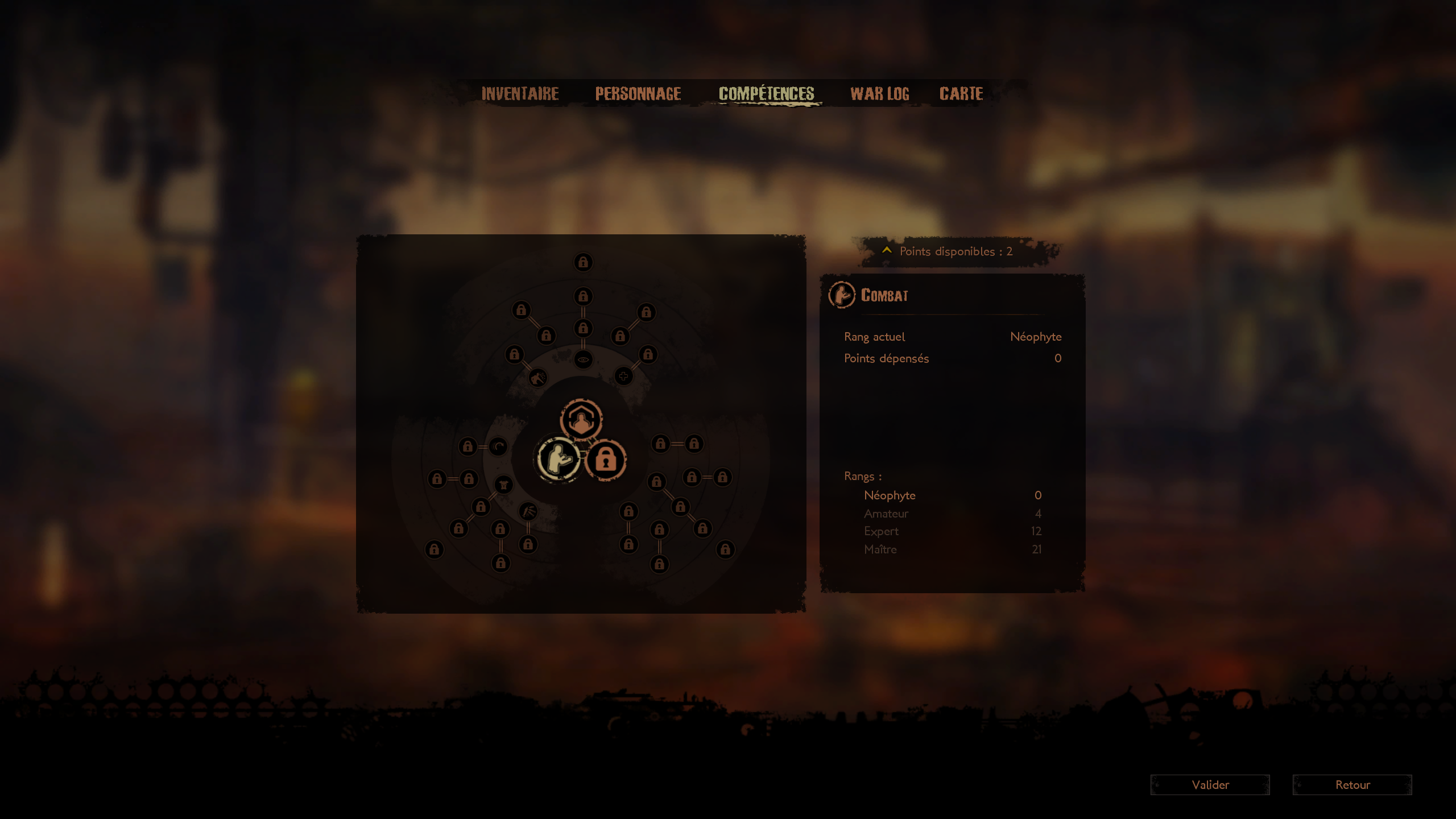
Task: Choose the hooded figure skill tree node
Action: (x=581, y=420)
